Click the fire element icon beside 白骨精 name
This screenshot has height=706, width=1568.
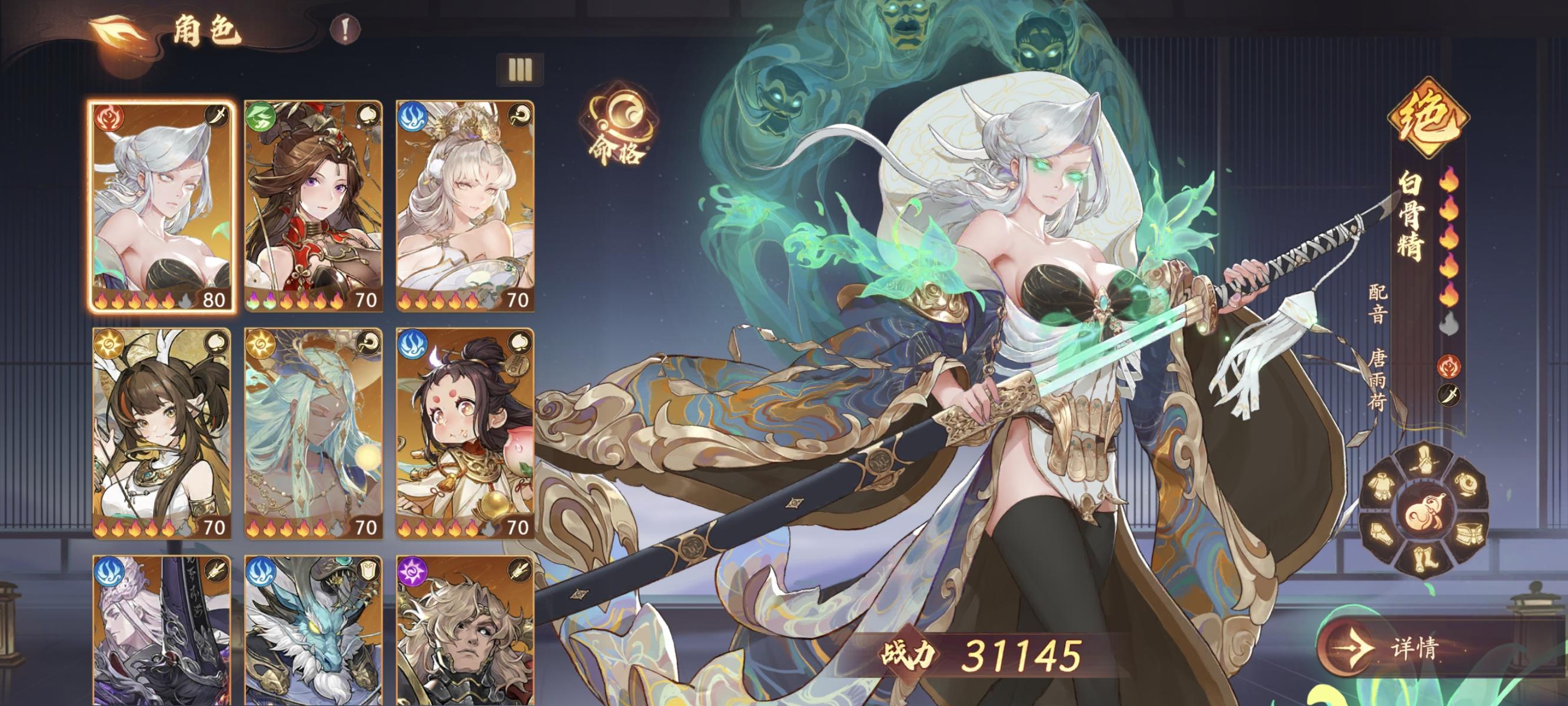tap(1449, 367)
